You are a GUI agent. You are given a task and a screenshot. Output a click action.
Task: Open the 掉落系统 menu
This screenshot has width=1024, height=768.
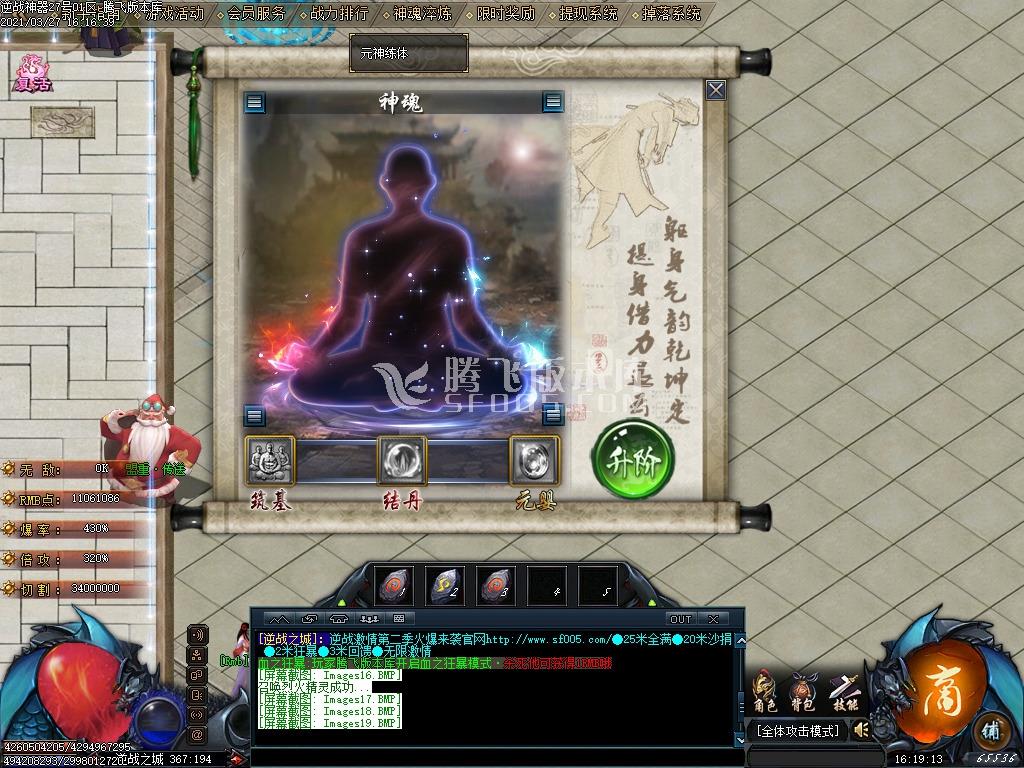pyautogui.click(x=670, y=14)
